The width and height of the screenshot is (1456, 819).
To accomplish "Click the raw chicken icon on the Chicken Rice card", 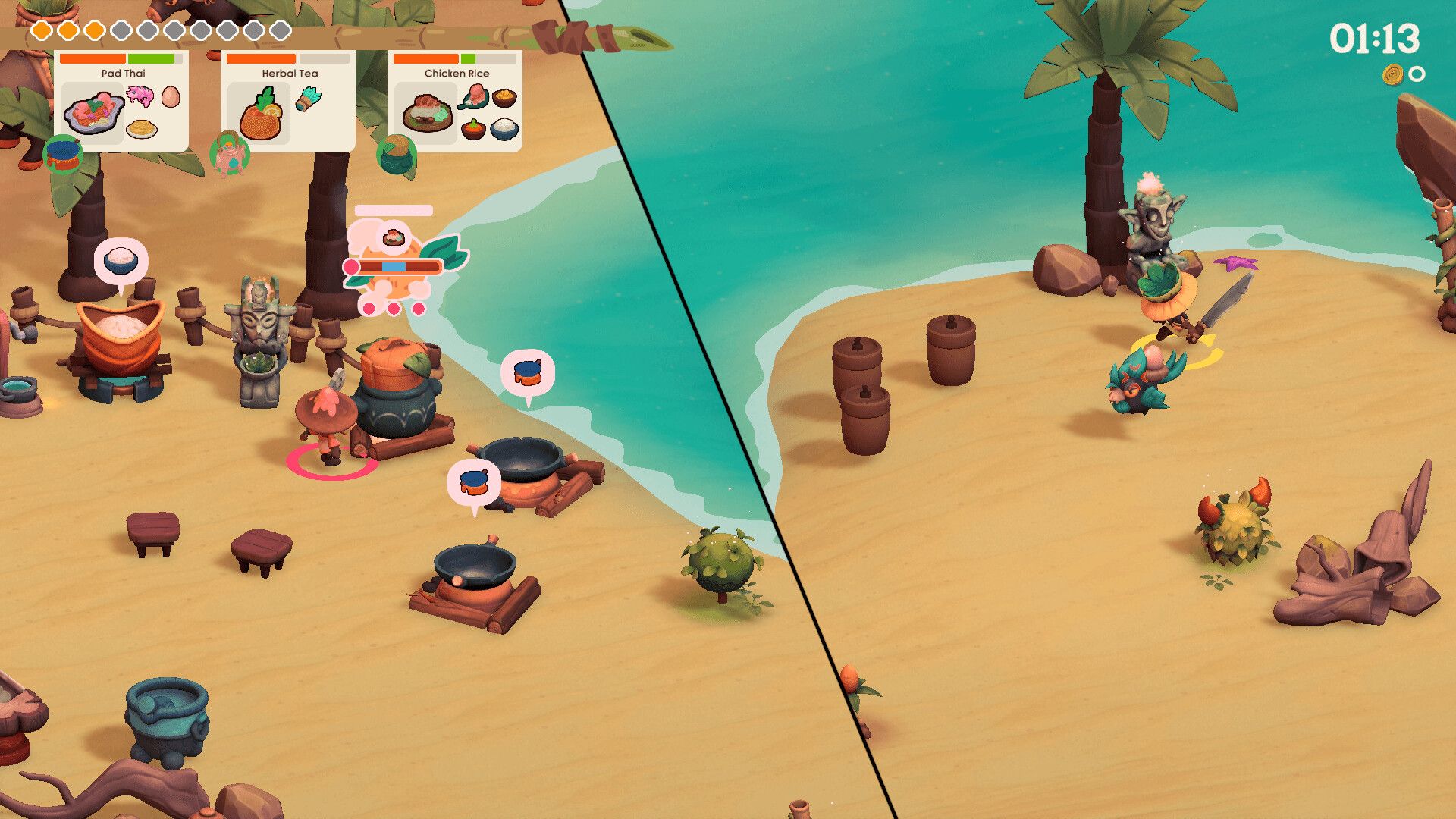I will tap(474, 97).
